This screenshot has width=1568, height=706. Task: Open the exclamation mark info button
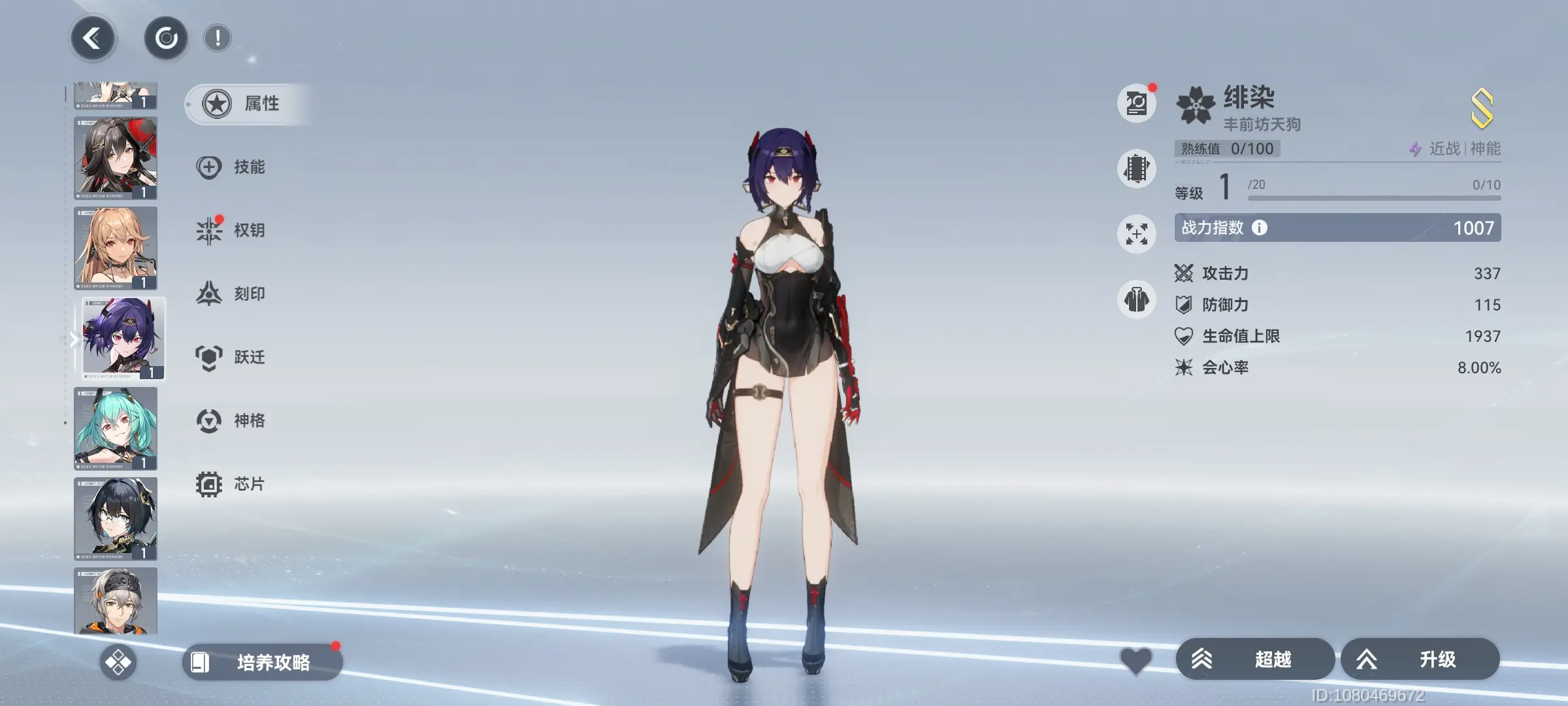tap(218, 39)
